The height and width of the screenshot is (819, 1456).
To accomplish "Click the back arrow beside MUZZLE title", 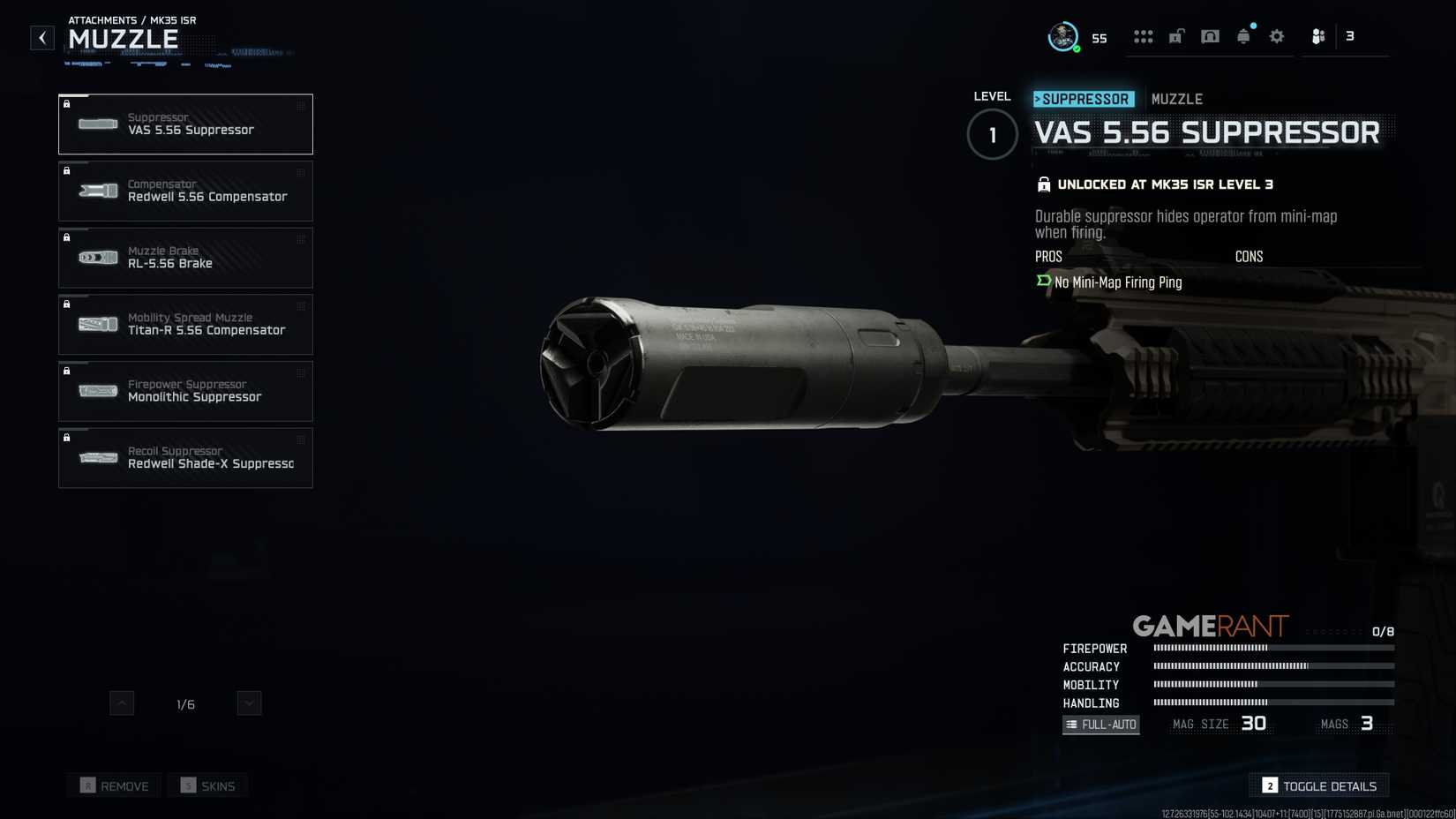I will 41,37.
